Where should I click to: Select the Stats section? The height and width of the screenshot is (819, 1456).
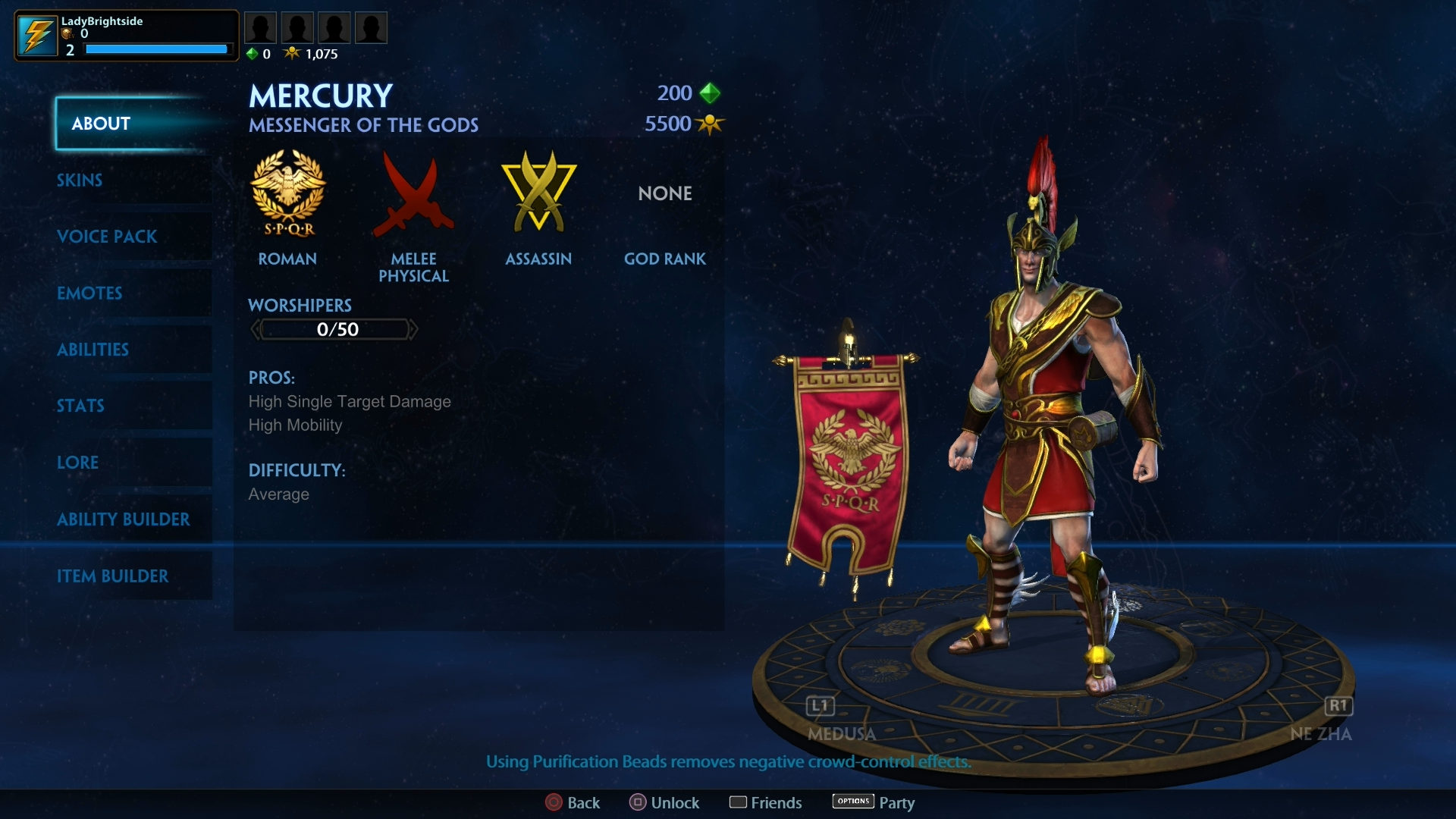[x=80, y=406]
